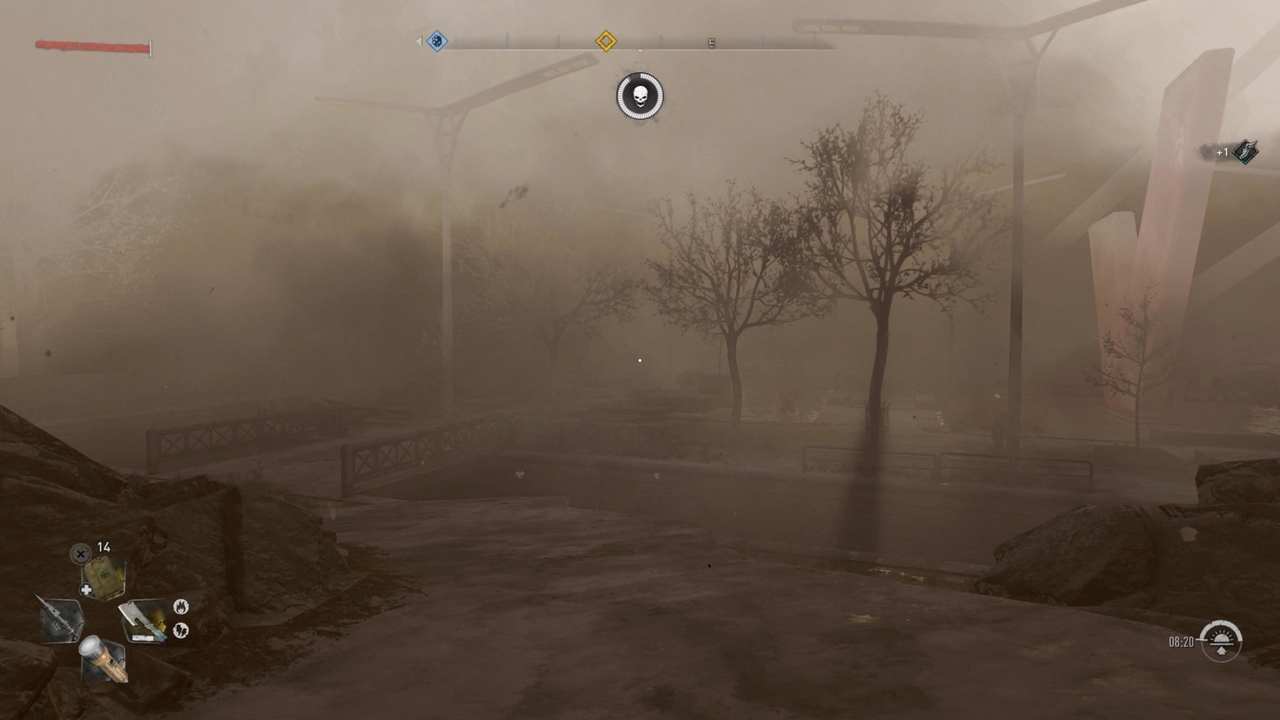Select the fire mod icon on the weapon

coord(180,608)
